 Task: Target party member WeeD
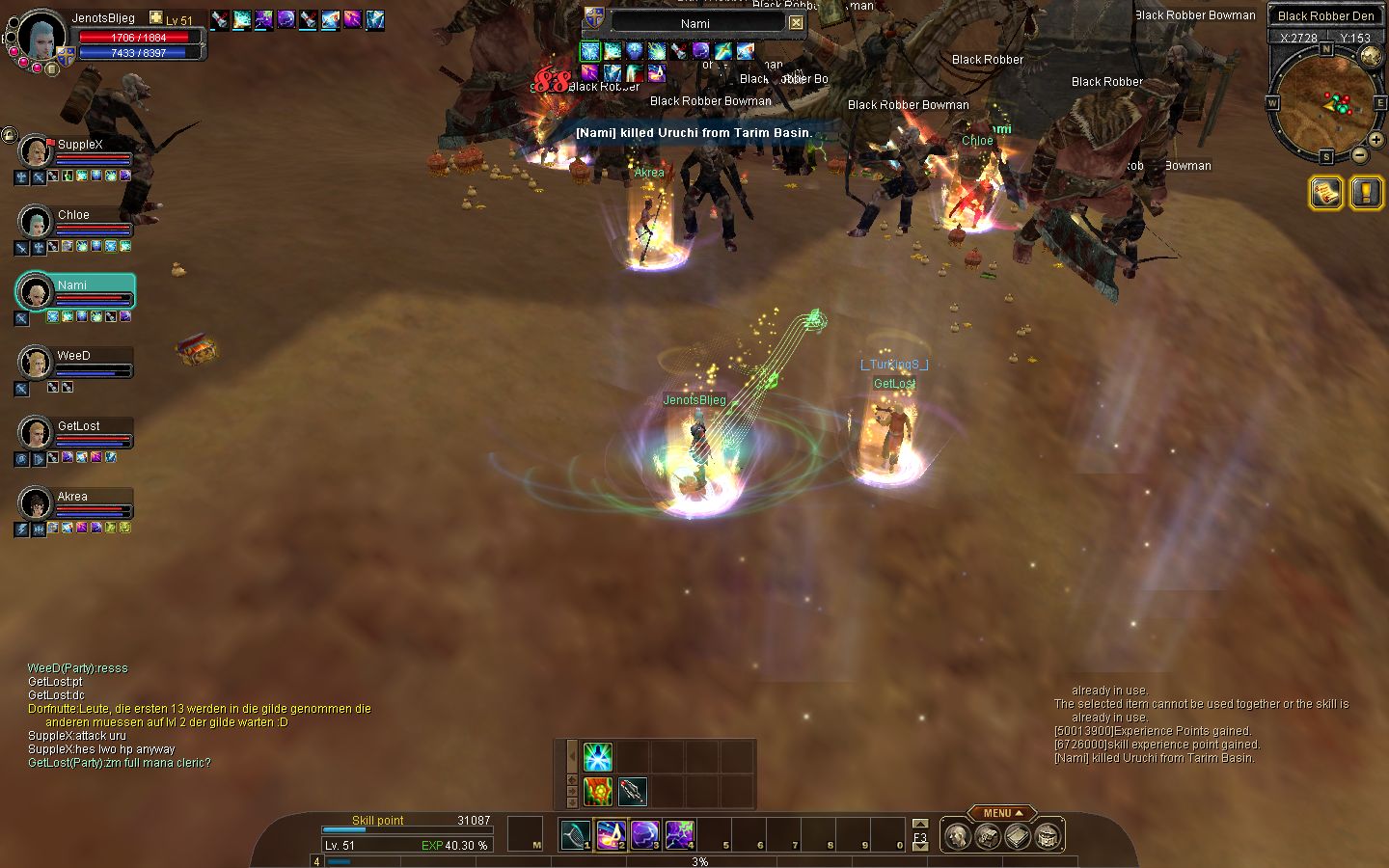73,357
